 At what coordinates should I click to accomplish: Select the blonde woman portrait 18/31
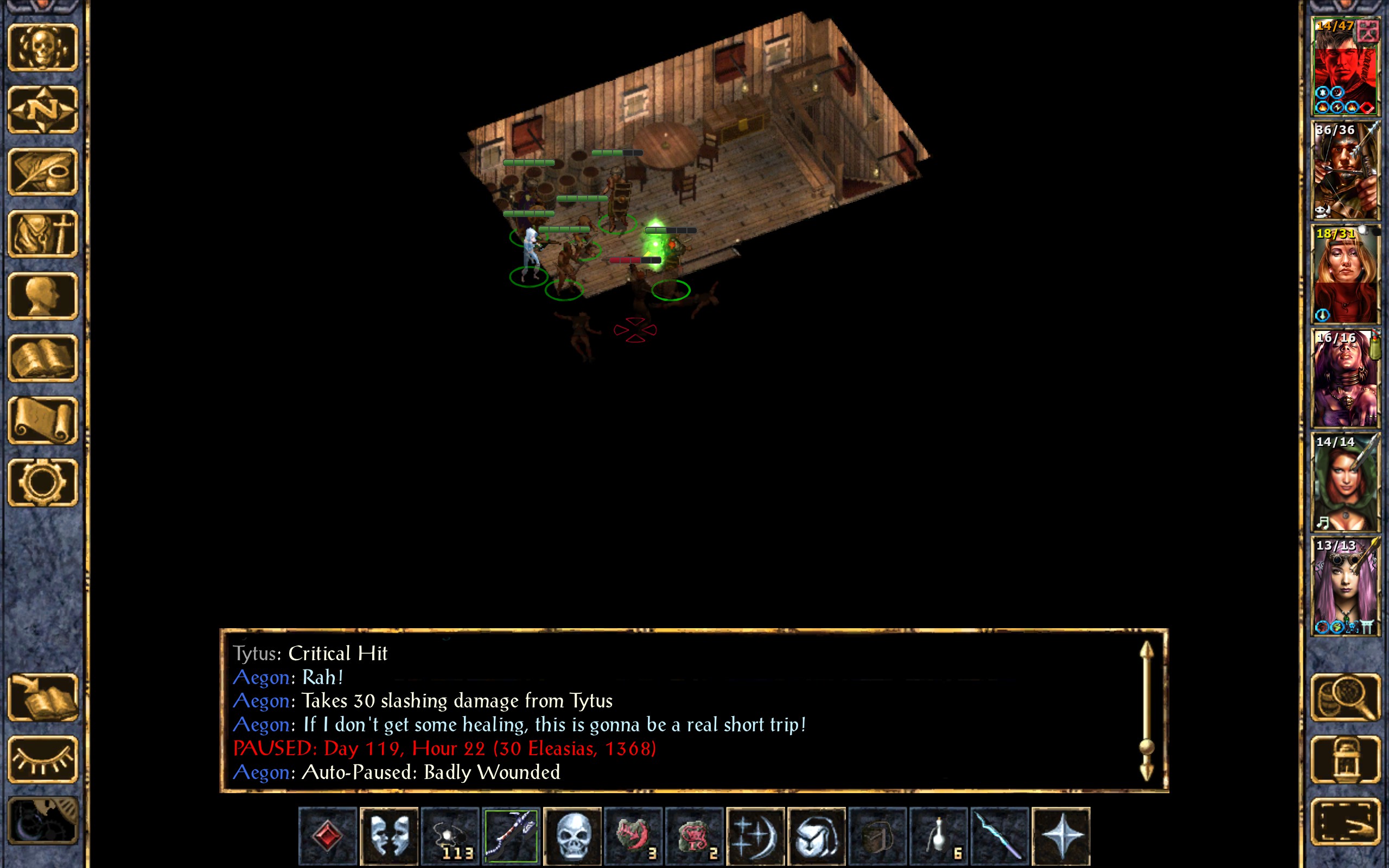point(1345,275)
